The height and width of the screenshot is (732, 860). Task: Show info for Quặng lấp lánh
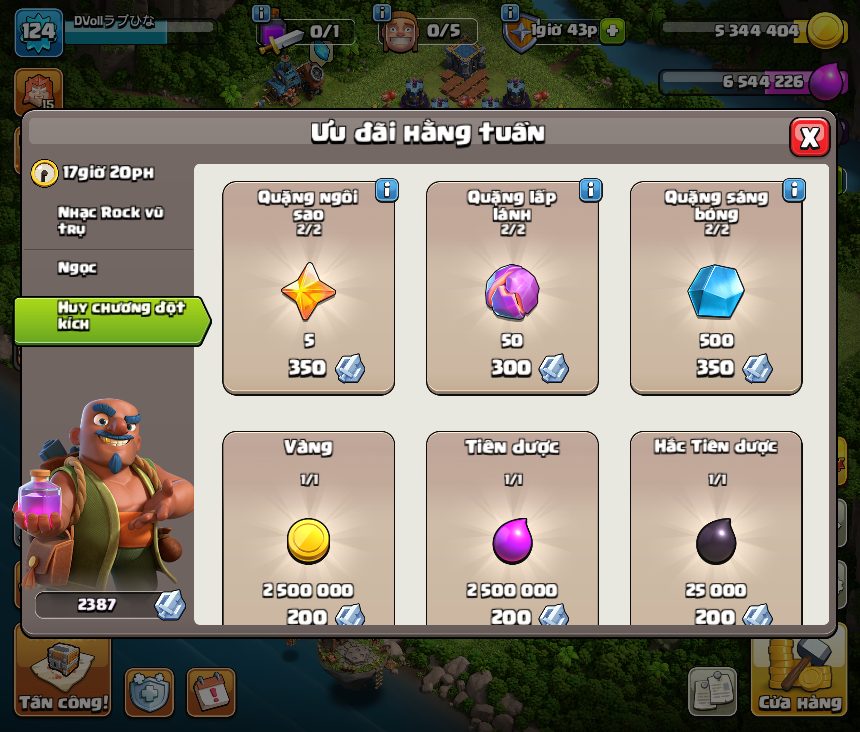[x=590, y=190]
